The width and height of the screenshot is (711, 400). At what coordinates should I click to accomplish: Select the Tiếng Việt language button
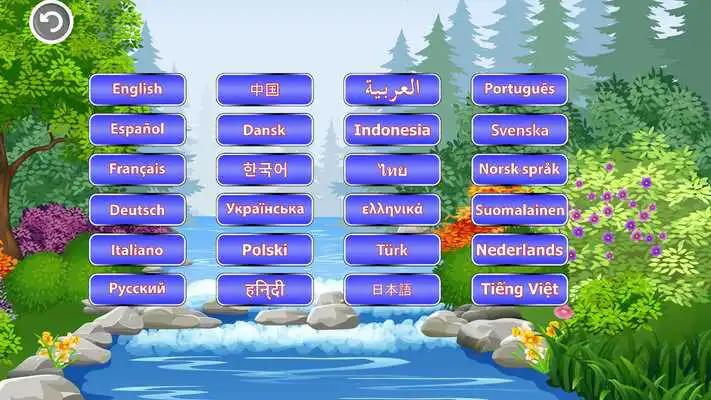pyautogui.click(x=519, y=290)
